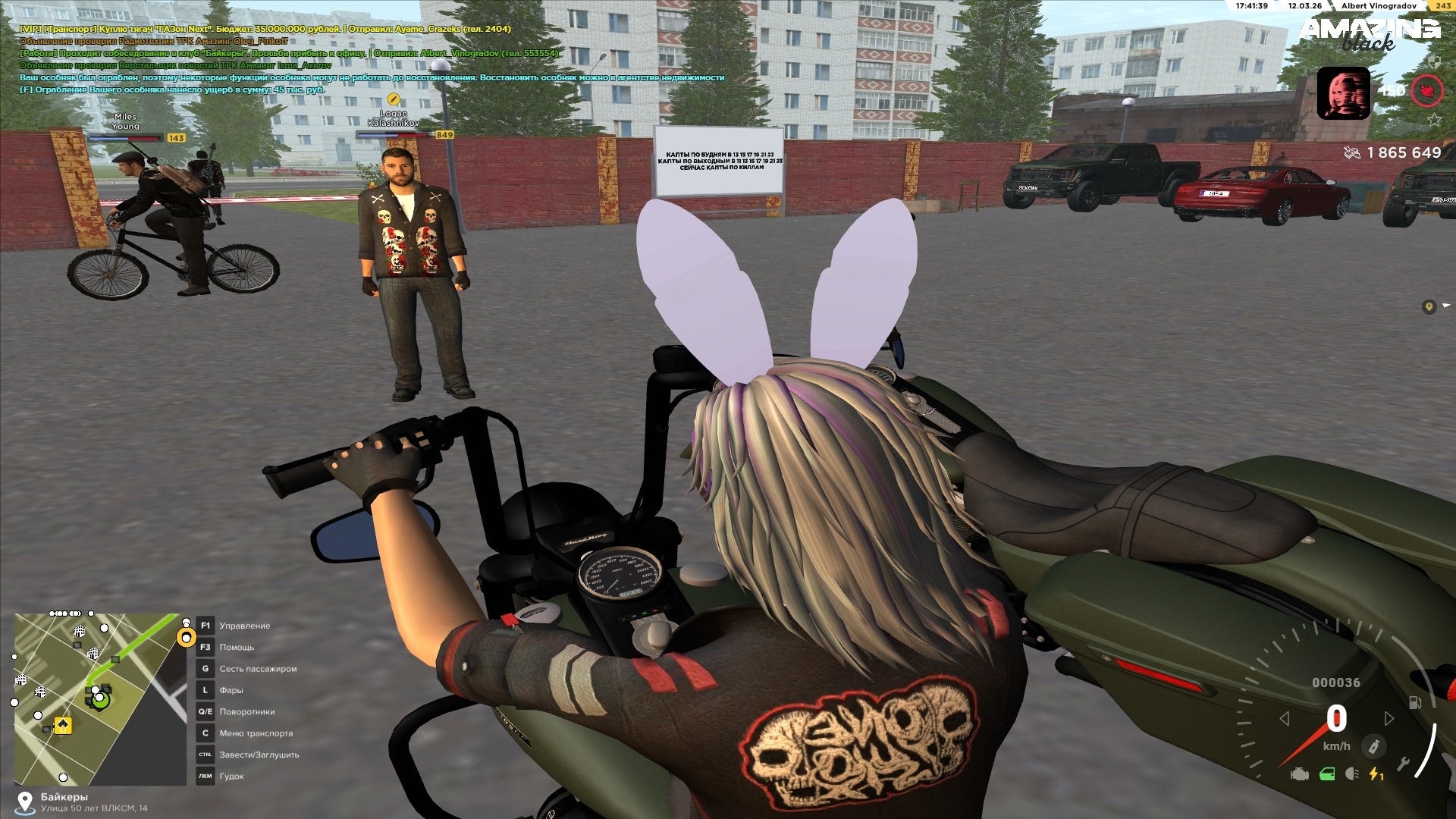
Task: Click the yellow map pin waypoint icon
Action: click(x=1429, y=306)
